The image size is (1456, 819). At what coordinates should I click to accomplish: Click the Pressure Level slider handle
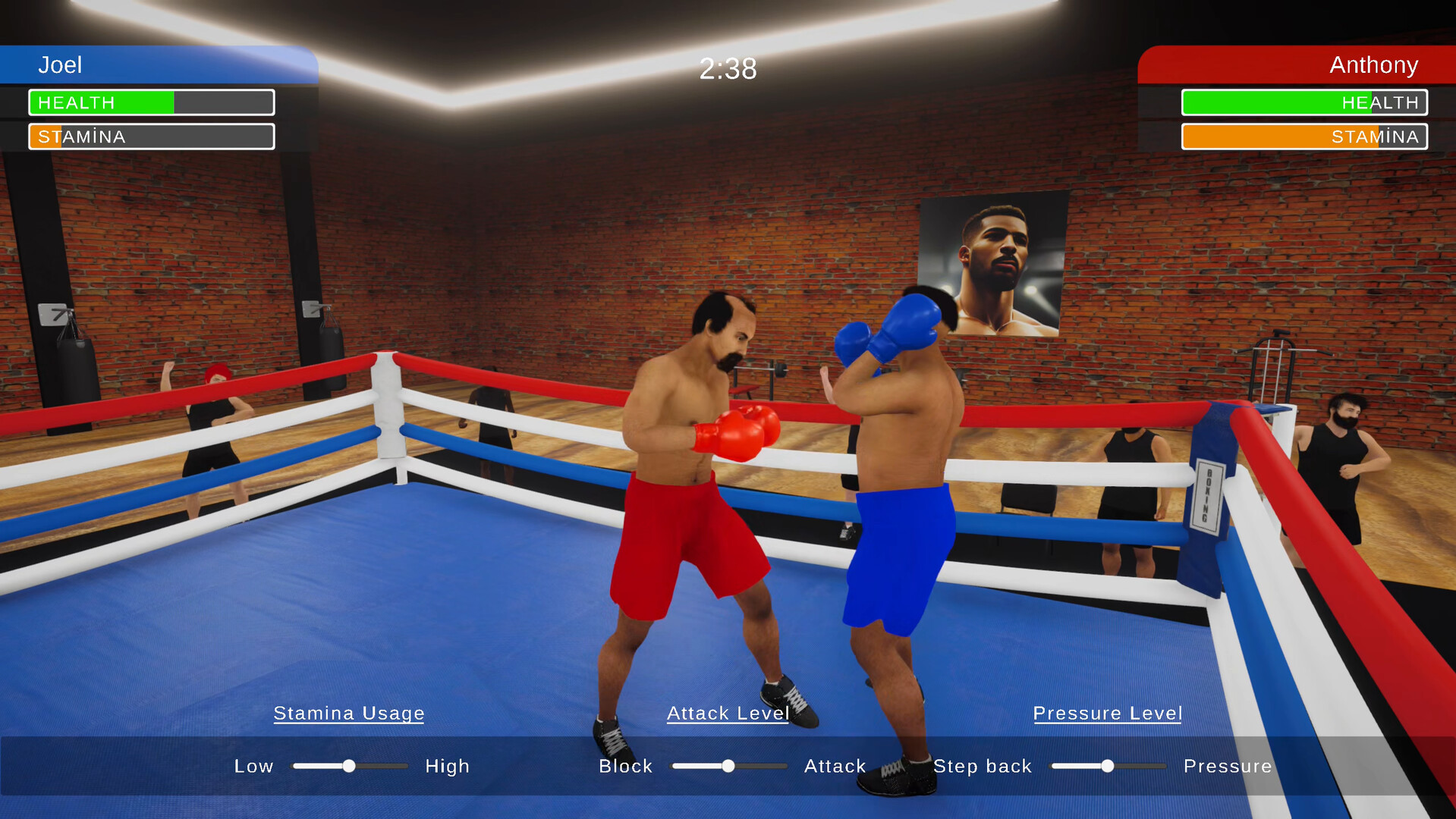coord(1107,766)
